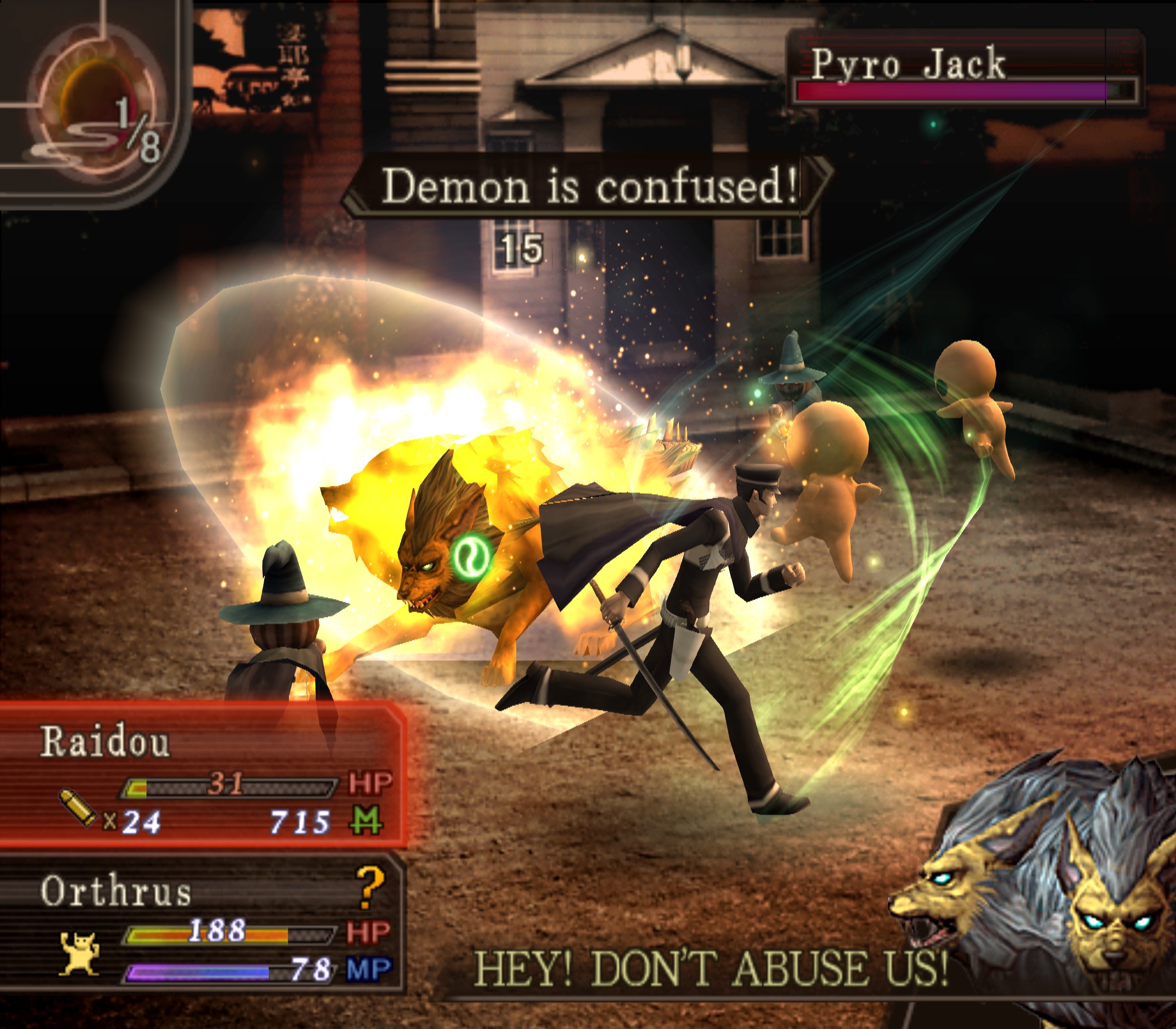The height and width of the screenshot is (1029, 1176).
Task: Click the bullet ammo icon
Action: pos(79,808)
